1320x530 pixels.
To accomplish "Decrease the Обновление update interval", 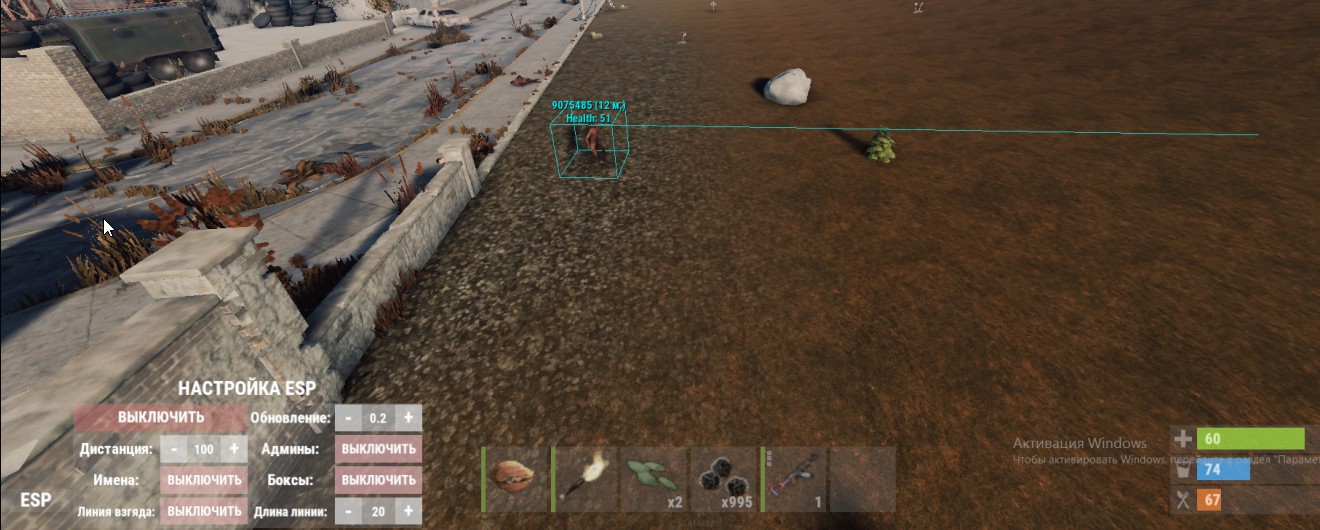I will pyautogui.click(x=347, y=418).
